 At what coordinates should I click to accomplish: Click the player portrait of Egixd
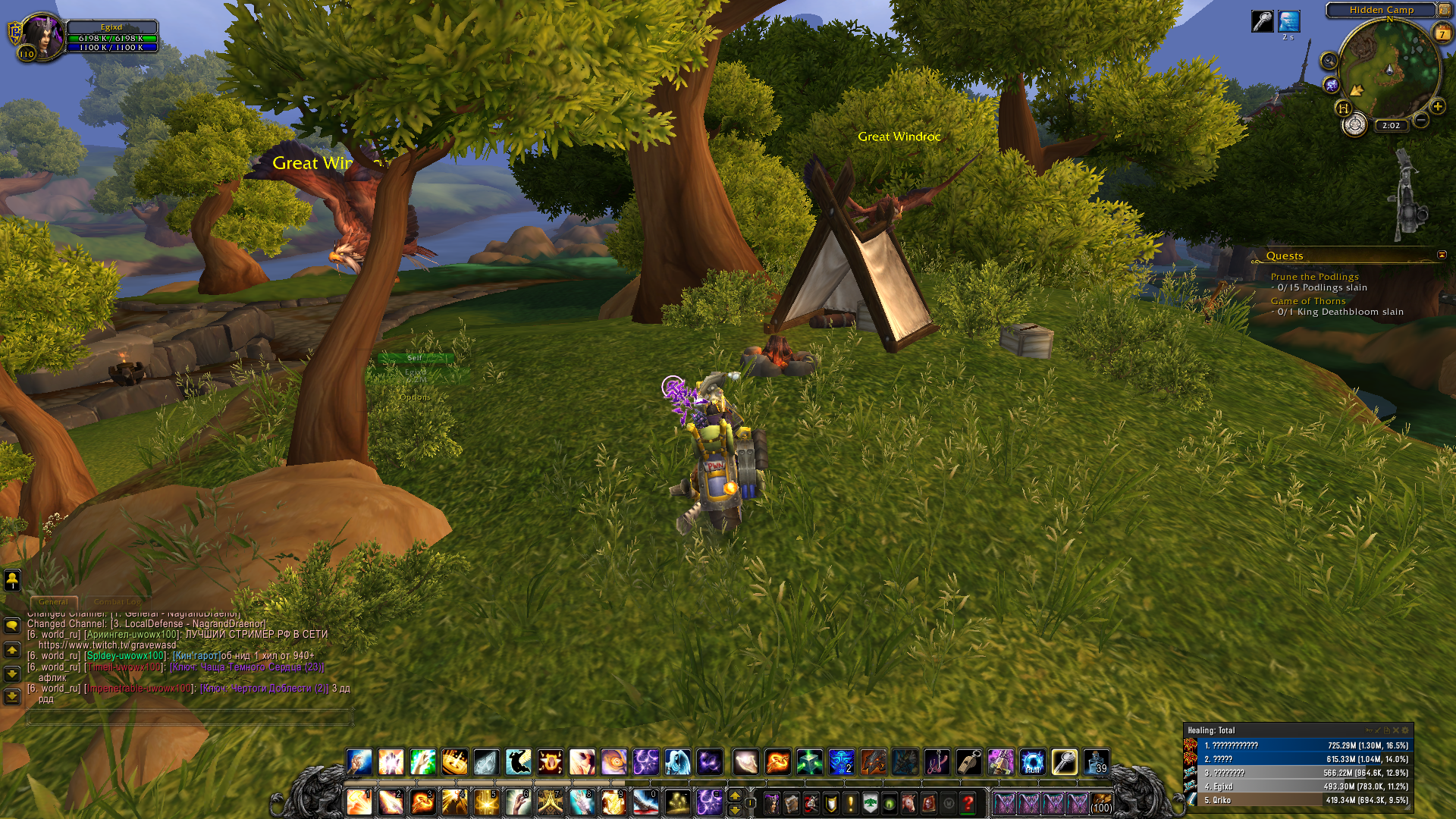[x=42, y=36]
